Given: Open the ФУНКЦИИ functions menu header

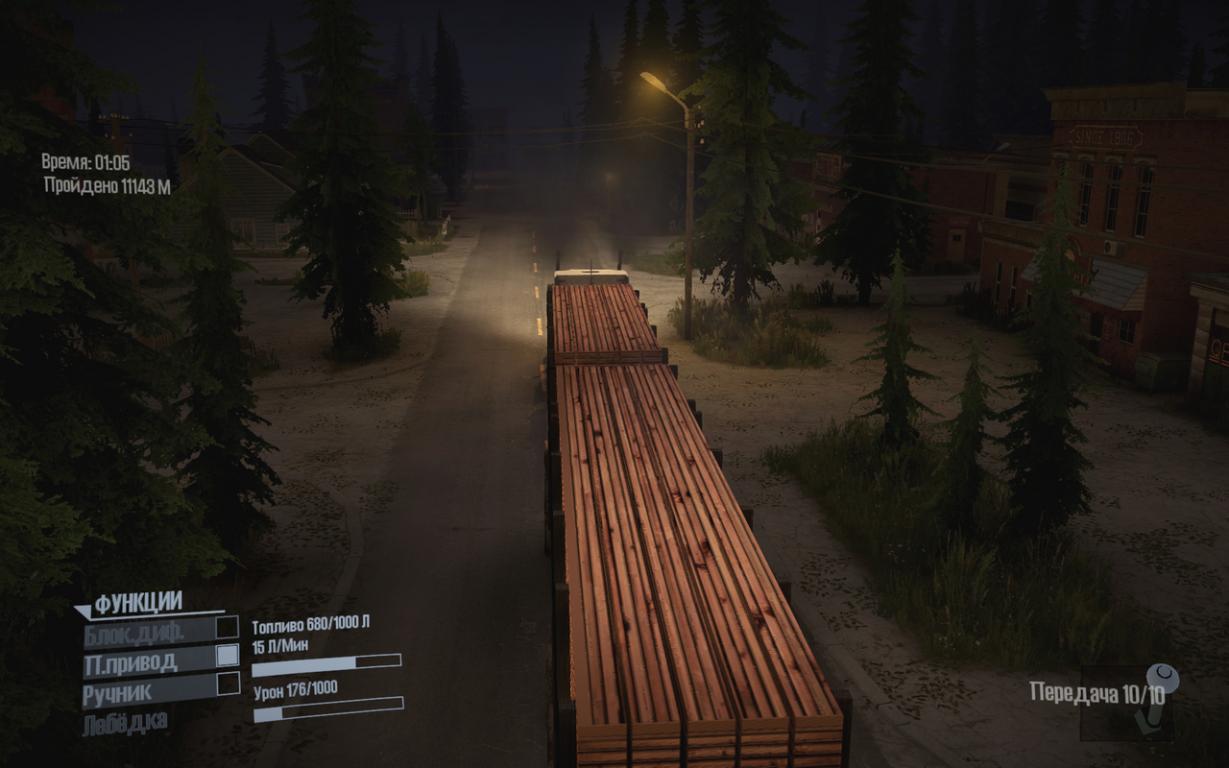Looking at the screenshot, I should pyautogui.click(x=138, y=603).
